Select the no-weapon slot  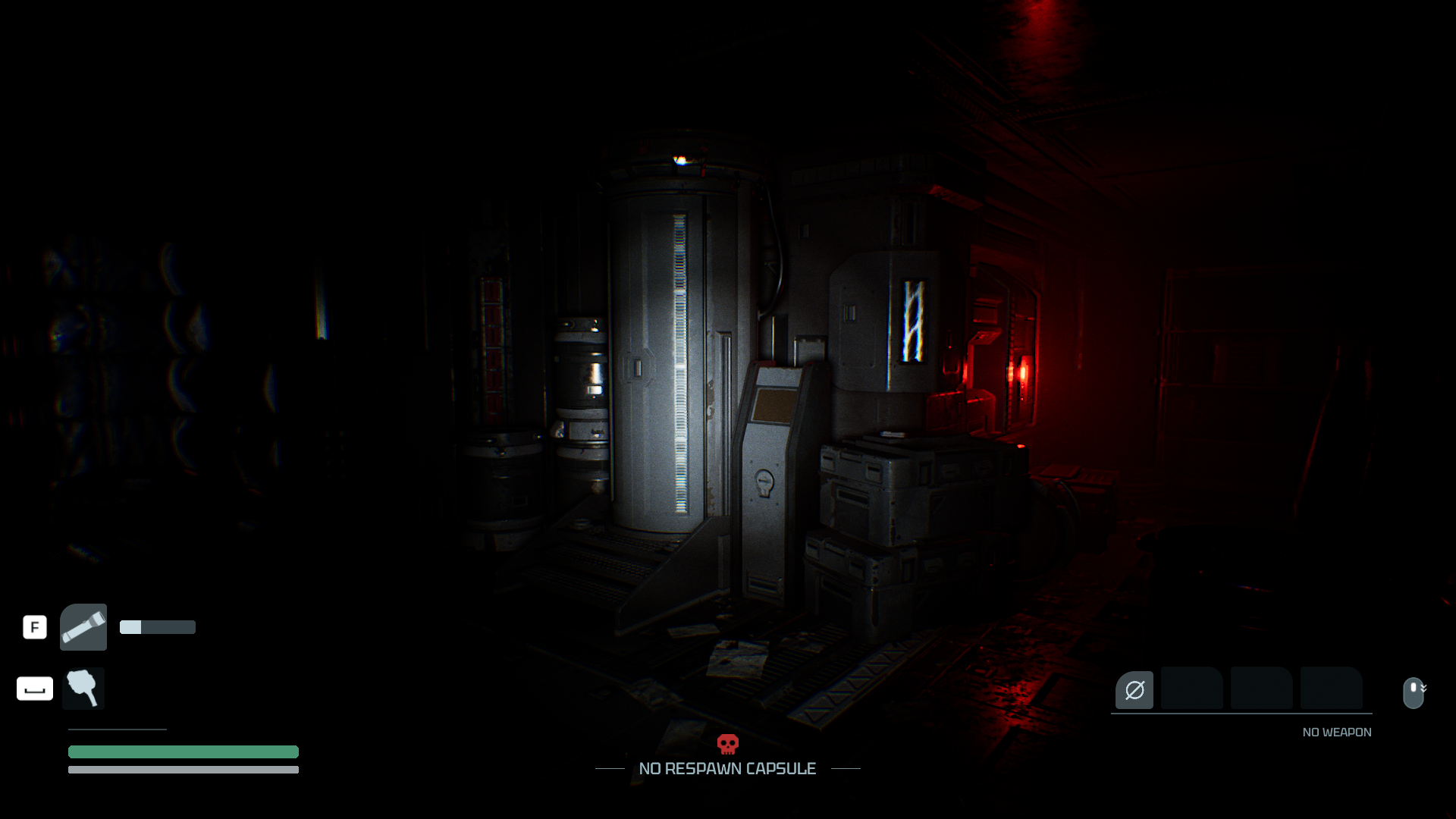(1134, 690)
